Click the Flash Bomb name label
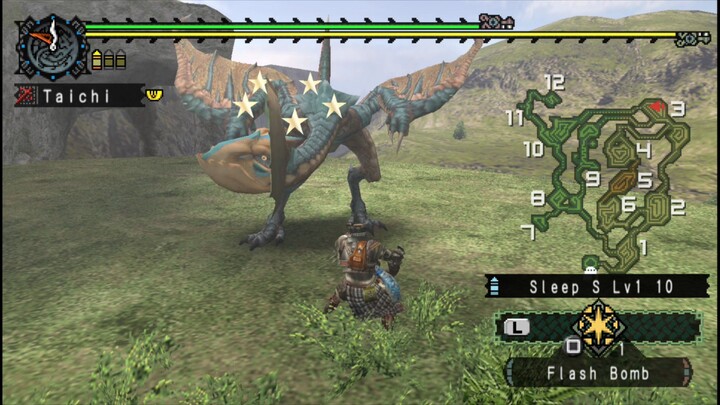 (598, 374)
